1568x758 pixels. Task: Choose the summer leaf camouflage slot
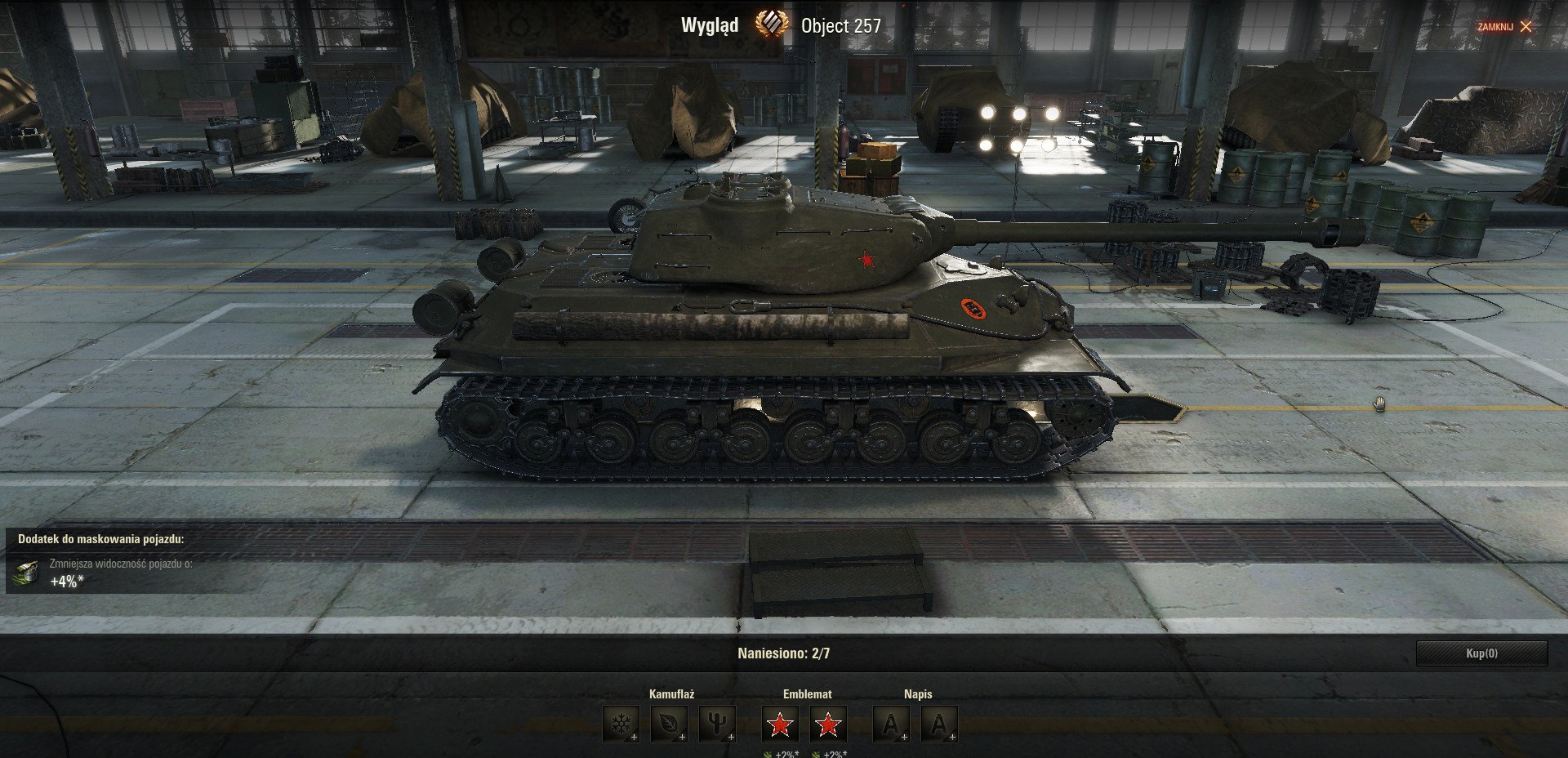pyautogui.click(x=669, y=725)
